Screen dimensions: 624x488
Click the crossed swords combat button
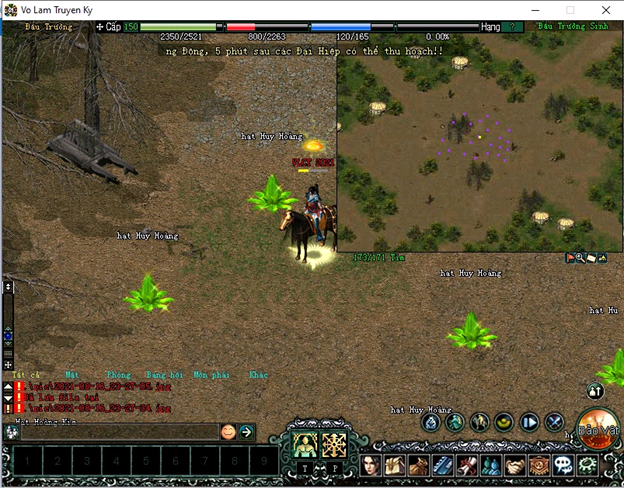[x=555, y=422]
